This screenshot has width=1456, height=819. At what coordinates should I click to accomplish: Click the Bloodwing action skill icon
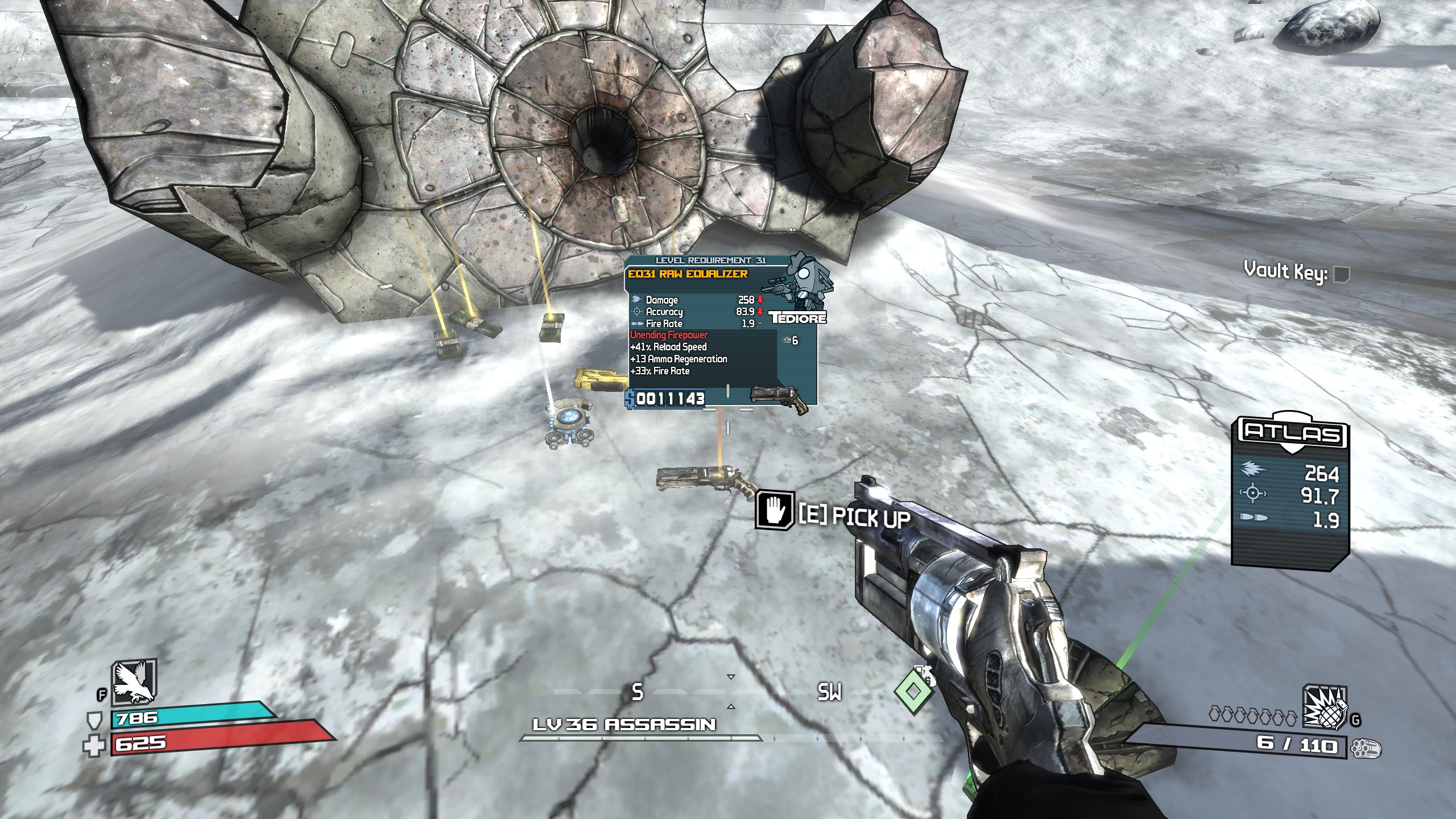pos(135,685)
